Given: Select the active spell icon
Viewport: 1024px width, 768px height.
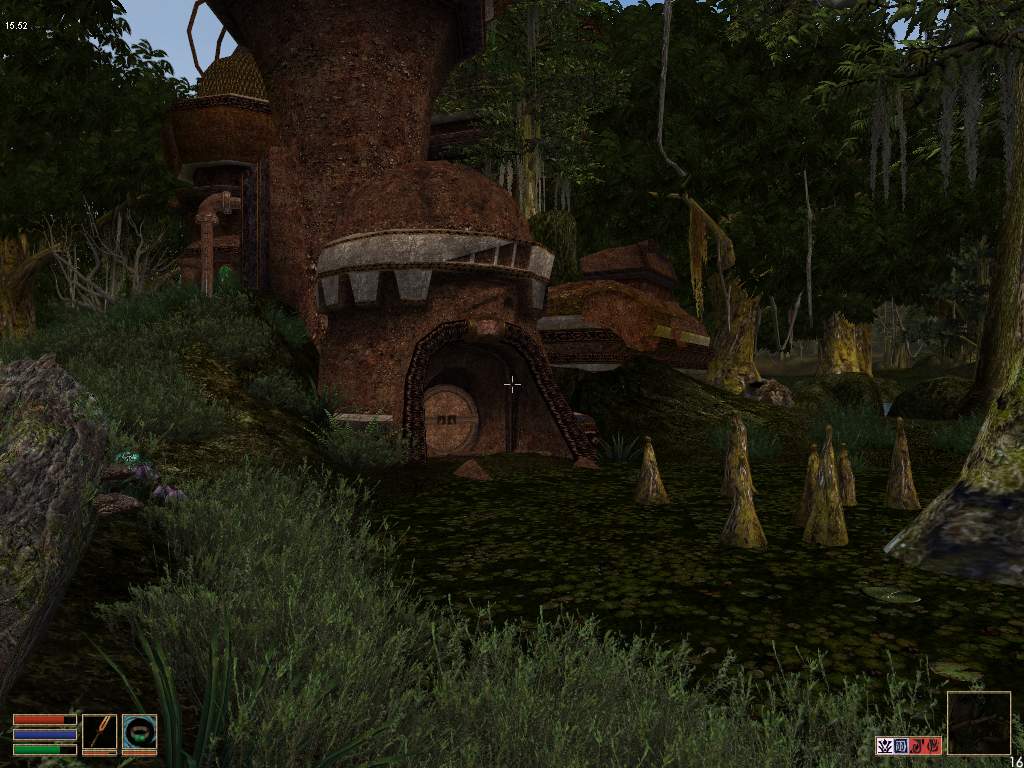Looking at the screenshot, I should (x=139, y=733).
